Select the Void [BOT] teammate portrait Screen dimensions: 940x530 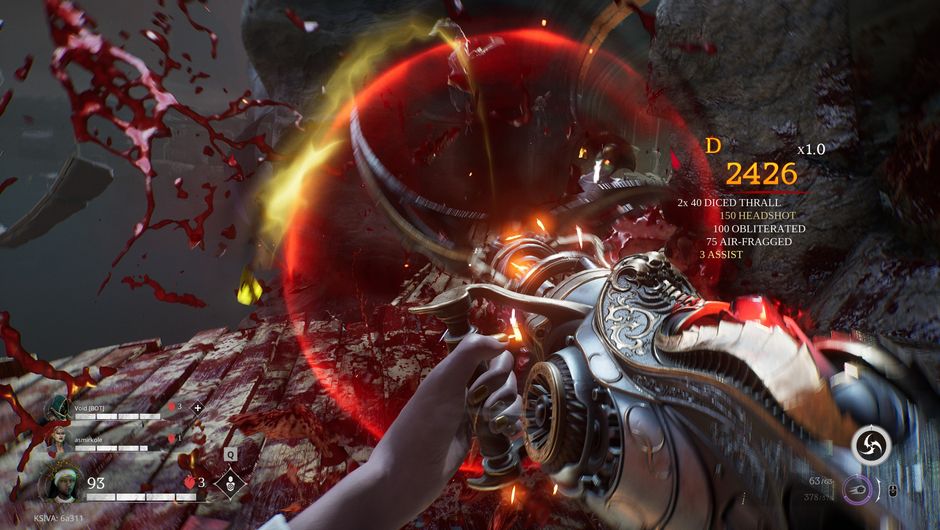(x=57, y=409)
